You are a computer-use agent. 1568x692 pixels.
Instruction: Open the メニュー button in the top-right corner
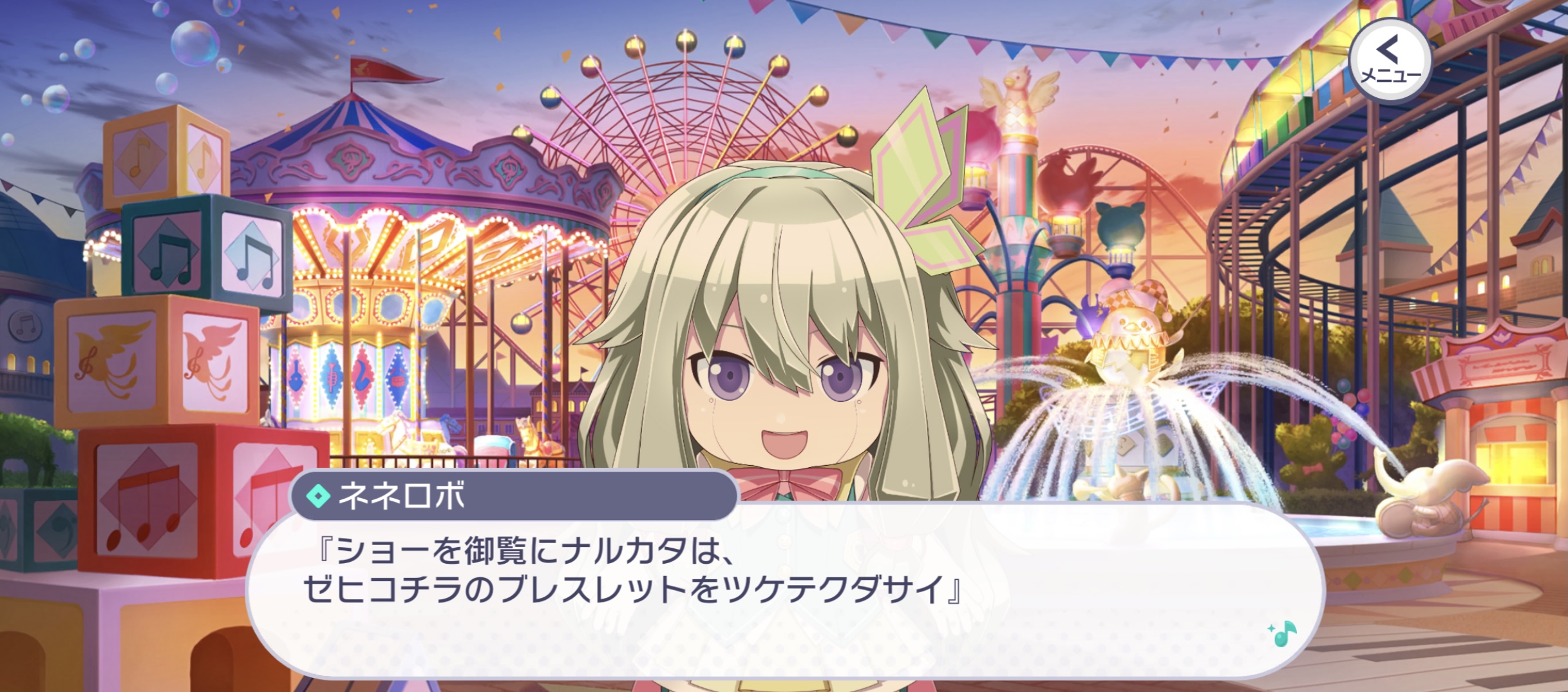point(1391,59)
